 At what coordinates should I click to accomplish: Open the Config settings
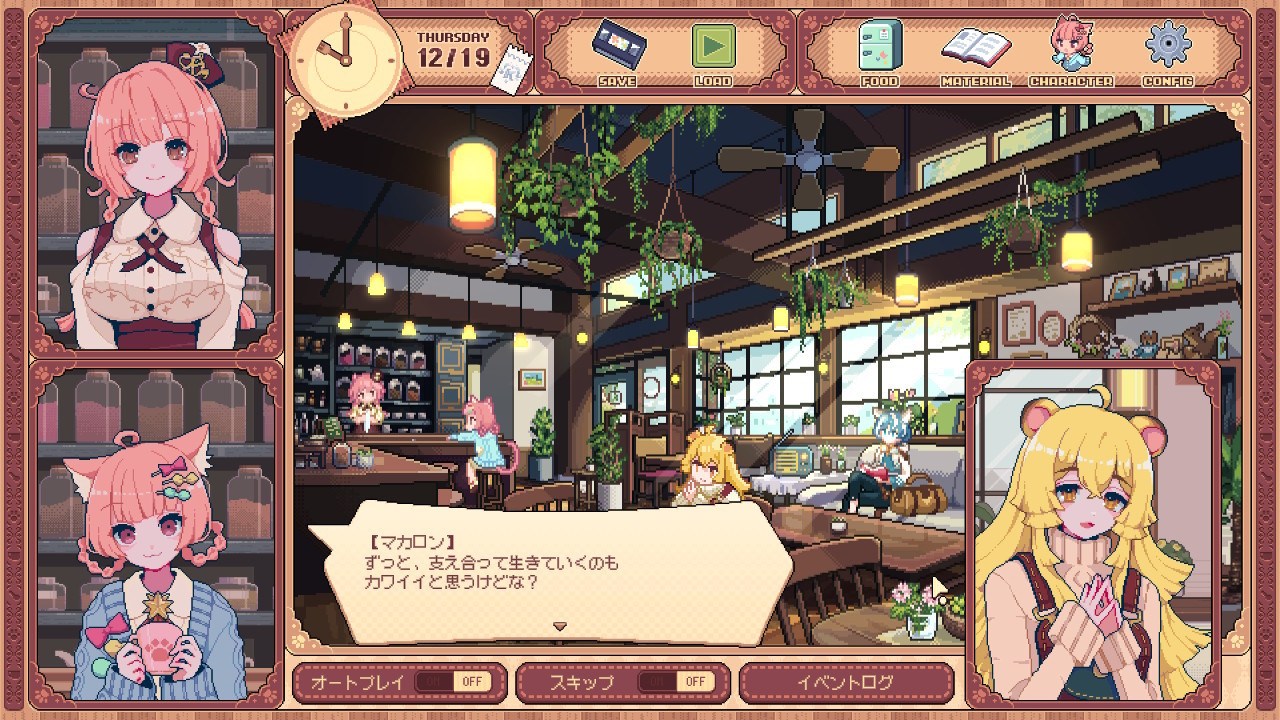pos(1167,52)
